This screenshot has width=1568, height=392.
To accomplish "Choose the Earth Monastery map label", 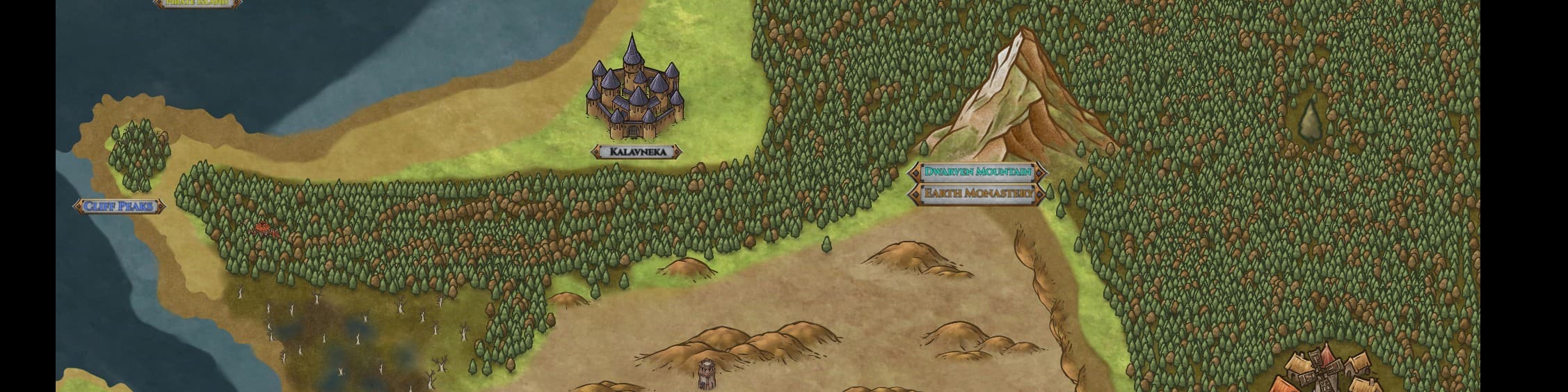I will (x=977, y=193).
